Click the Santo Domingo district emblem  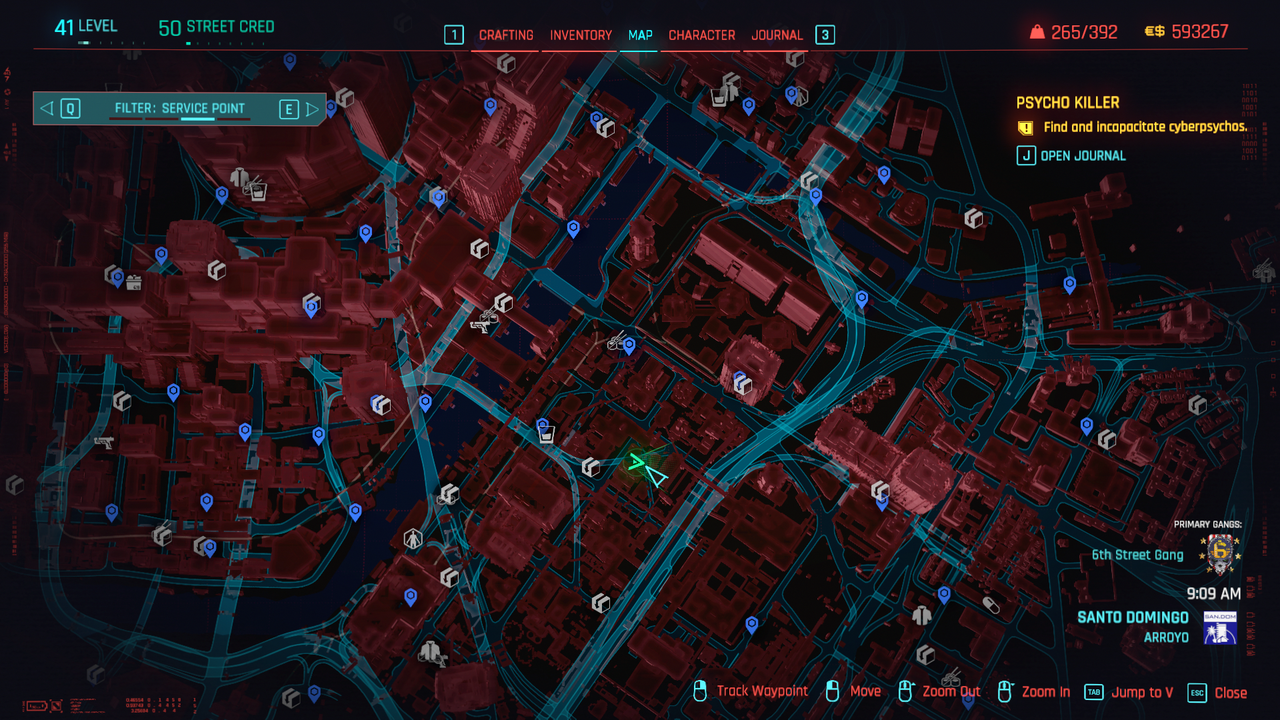[1220, 627]
